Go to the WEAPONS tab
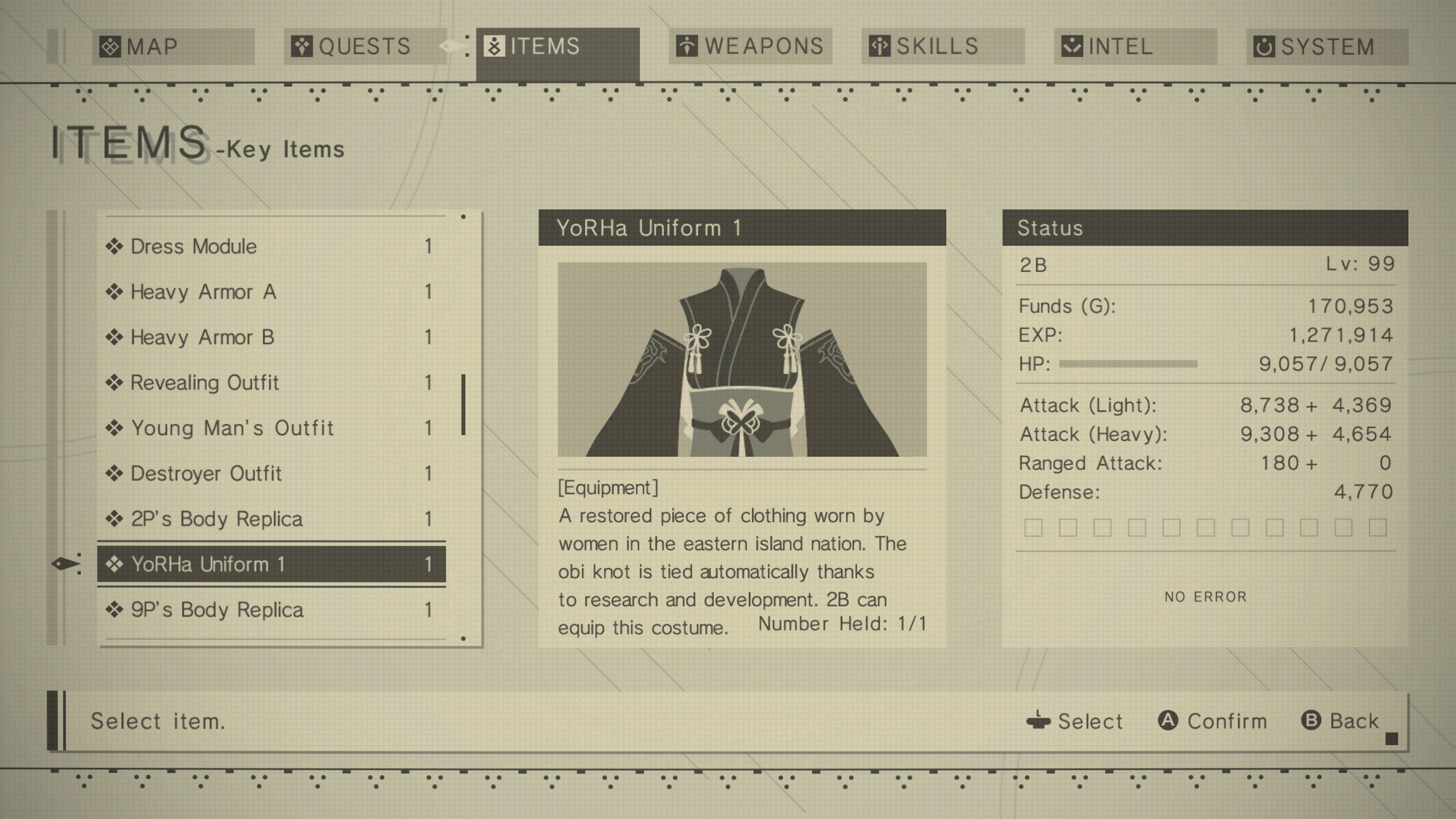Image resolution: width=1456 pixels, height=819 pixels. point(750,47)
